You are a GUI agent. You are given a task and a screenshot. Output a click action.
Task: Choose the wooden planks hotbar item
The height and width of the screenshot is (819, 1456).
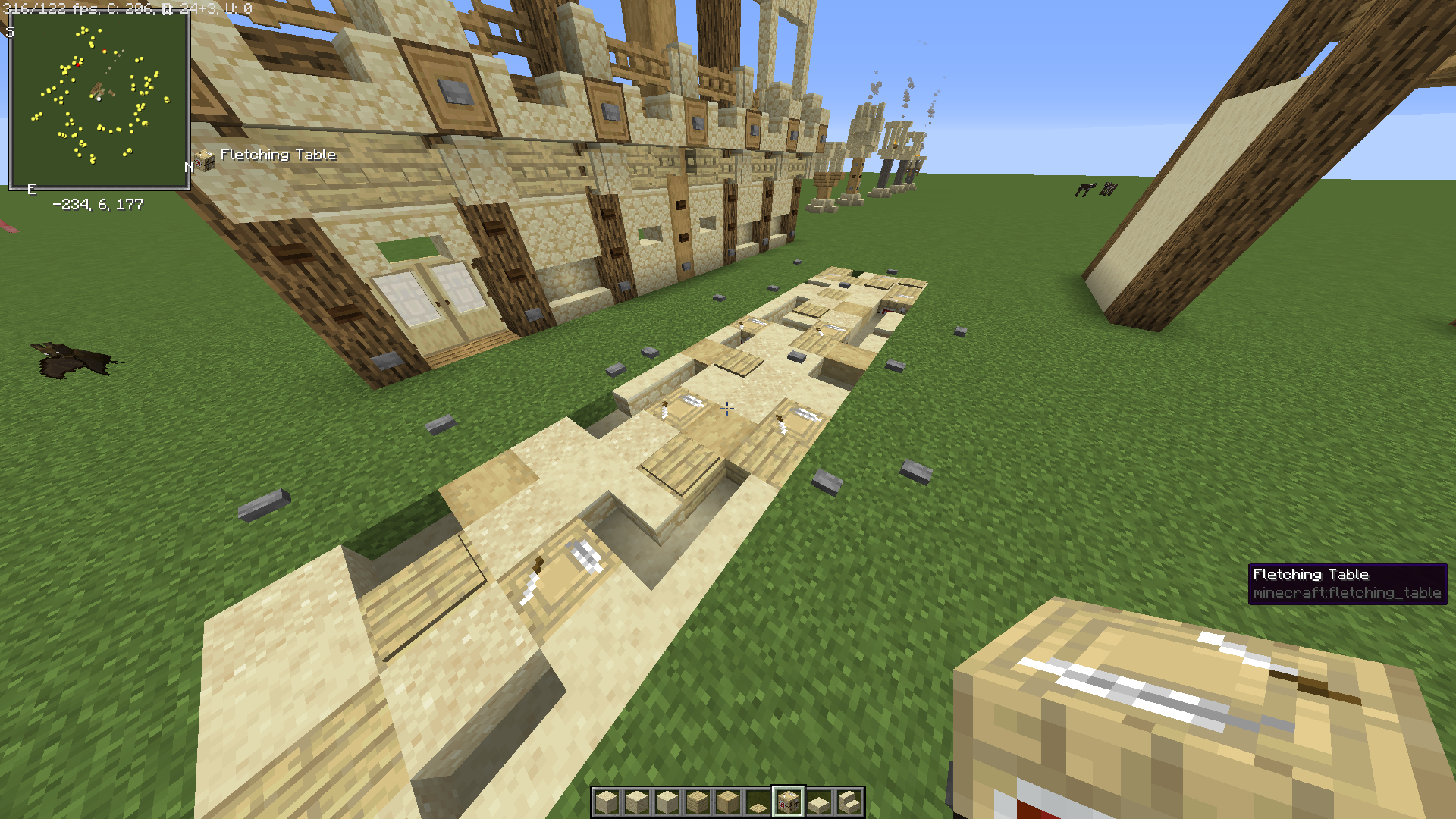pos(698,802)
